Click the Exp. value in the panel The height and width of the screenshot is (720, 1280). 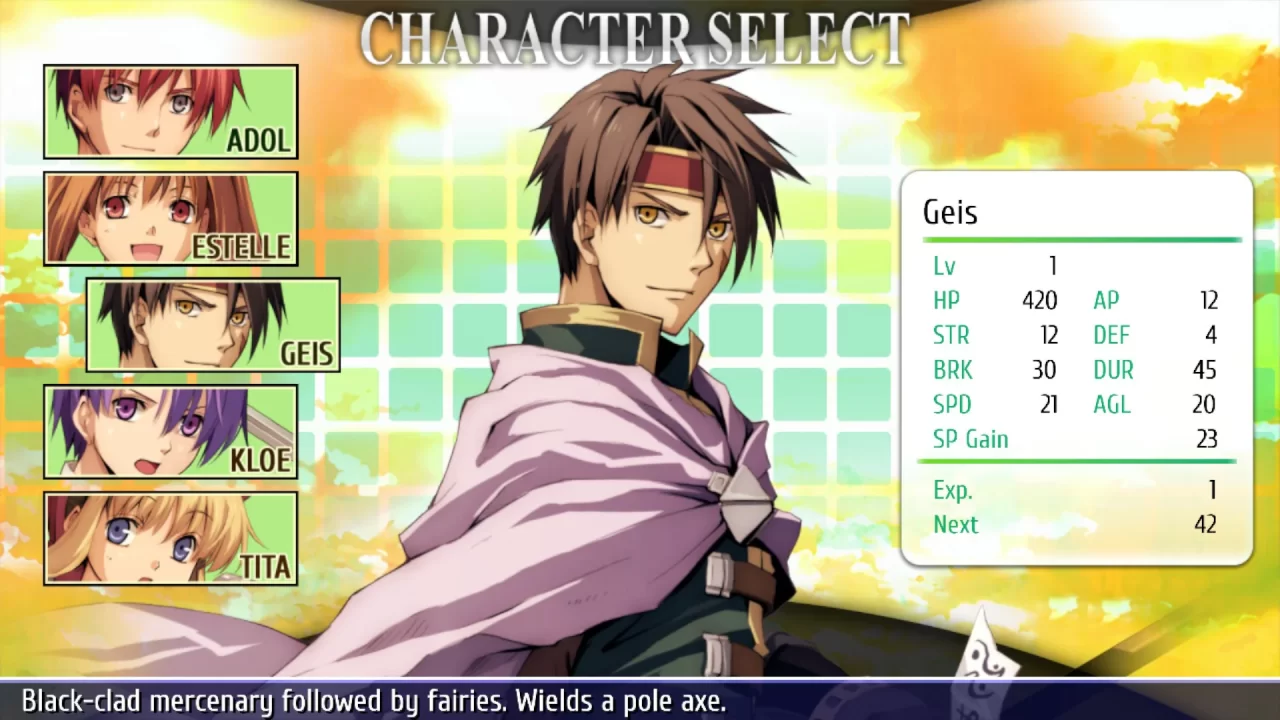point(1211,489)
